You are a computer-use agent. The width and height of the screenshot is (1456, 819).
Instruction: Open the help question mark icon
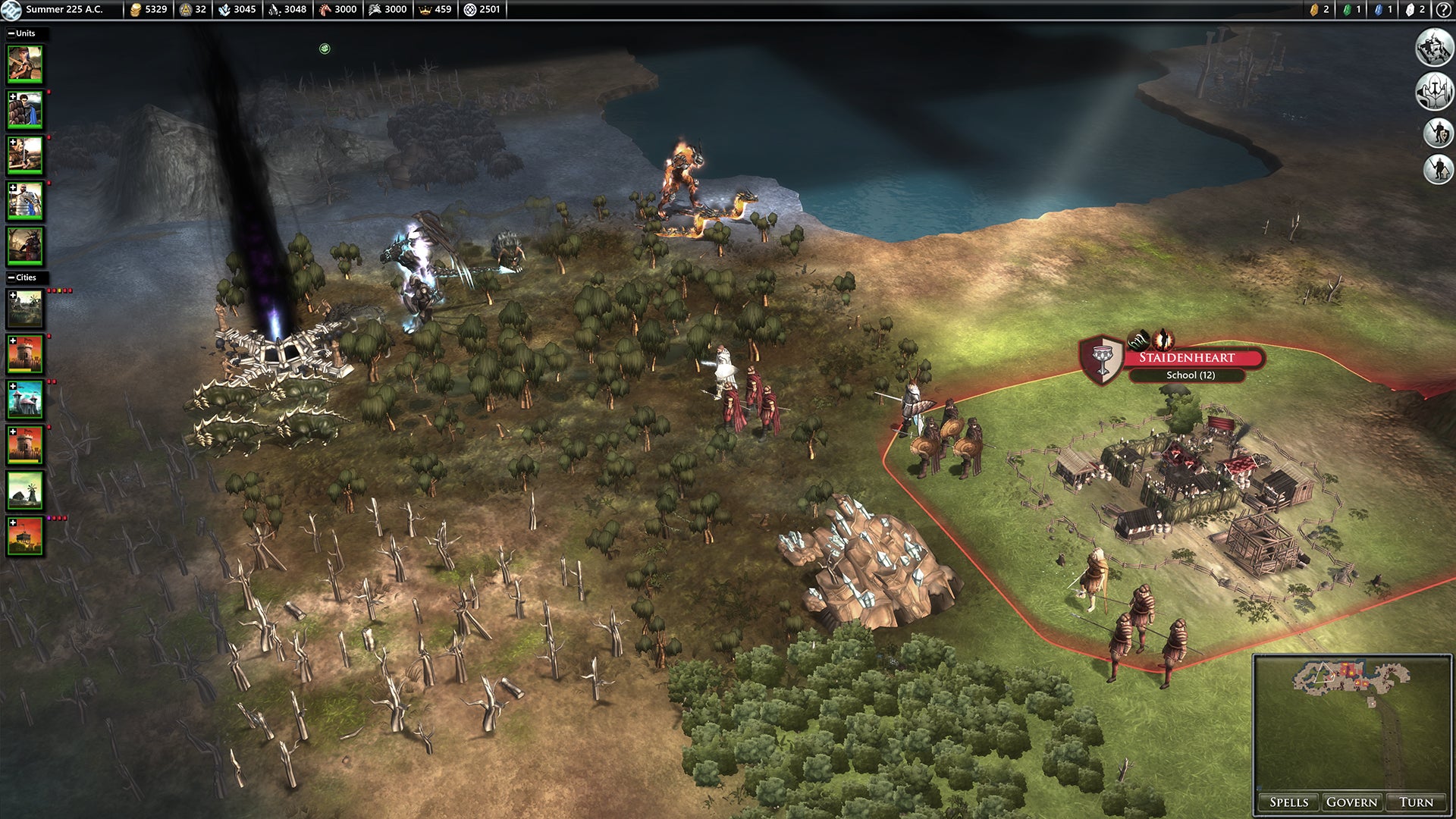[1443, 10]
